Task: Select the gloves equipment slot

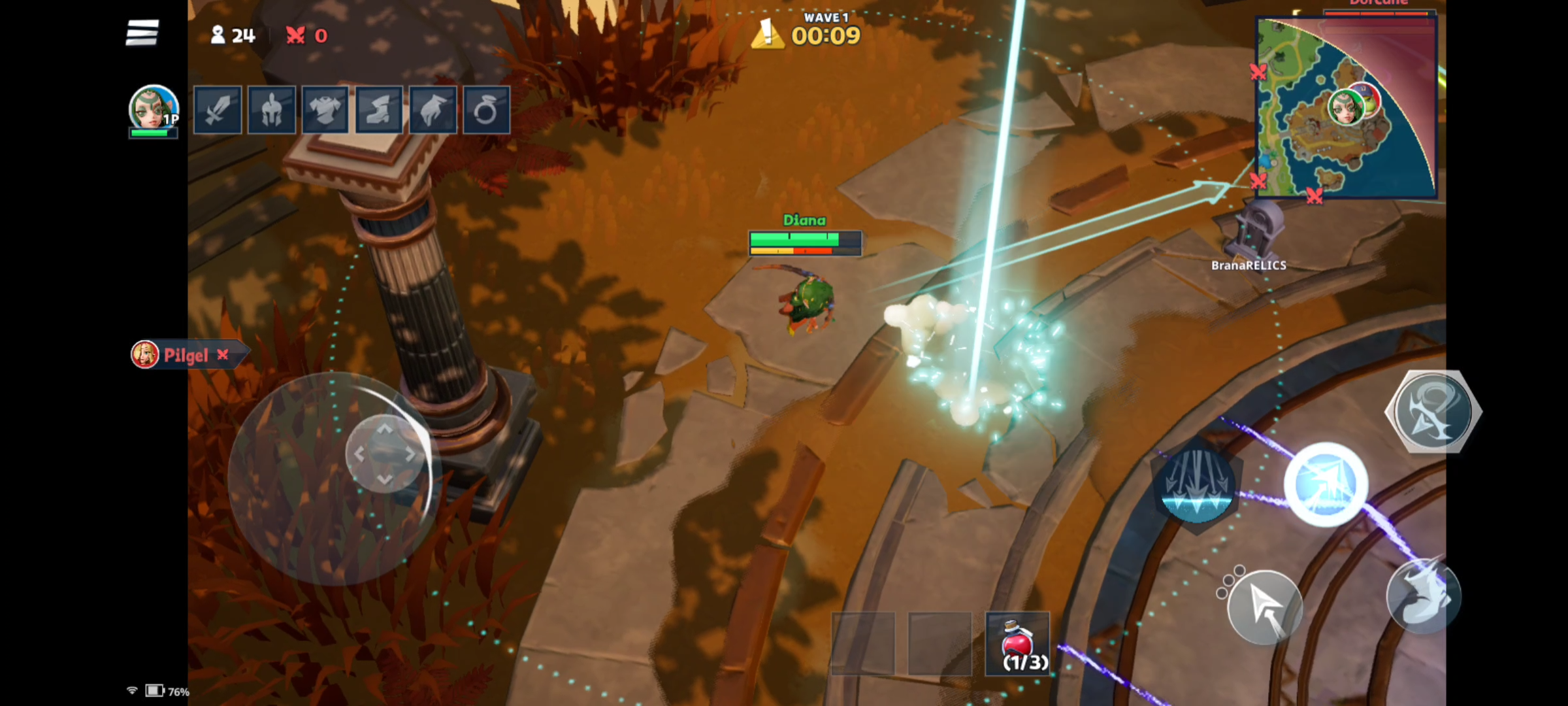Action: pos(433,110)
